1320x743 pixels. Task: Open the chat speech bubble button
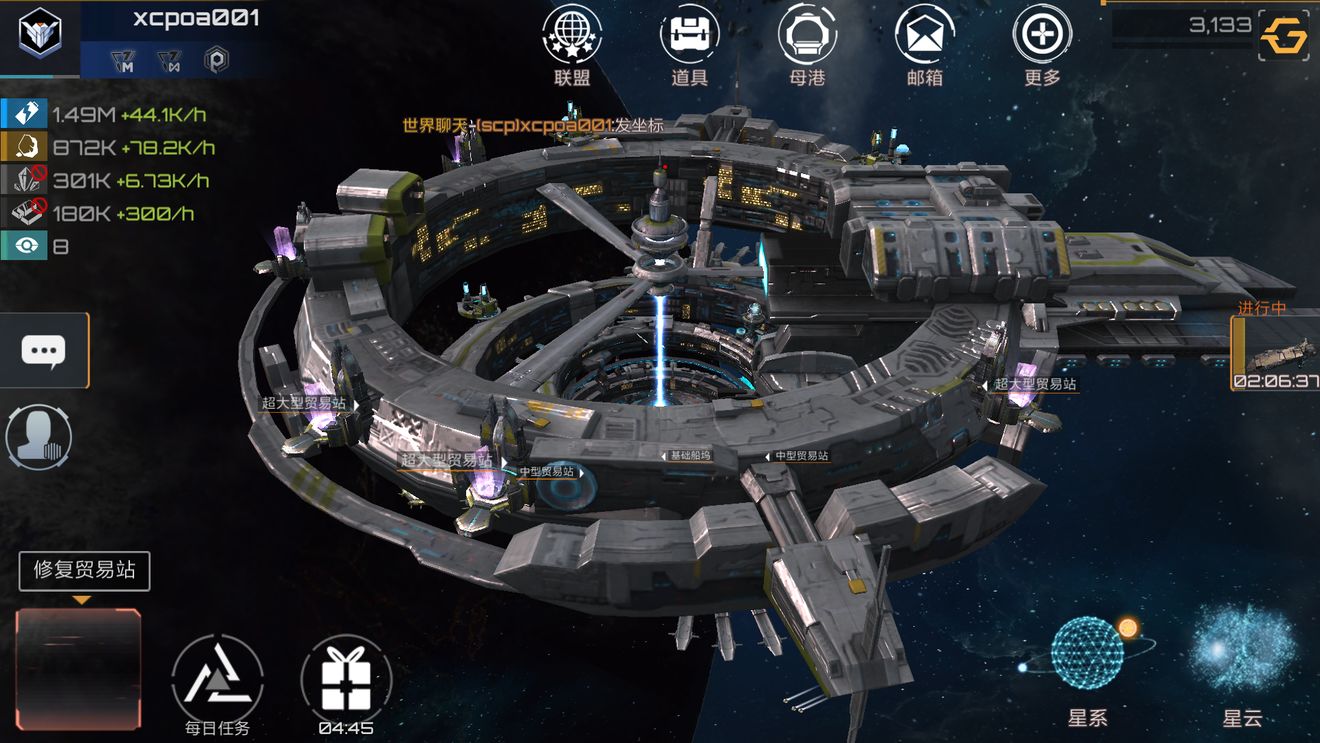coord(44,350)
